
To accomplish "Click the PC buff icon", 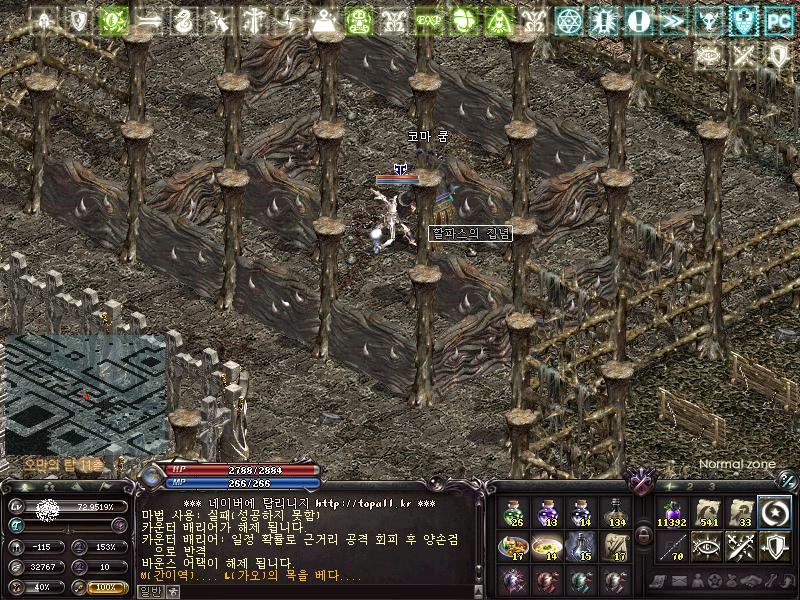I will click(x=777, y=19).
